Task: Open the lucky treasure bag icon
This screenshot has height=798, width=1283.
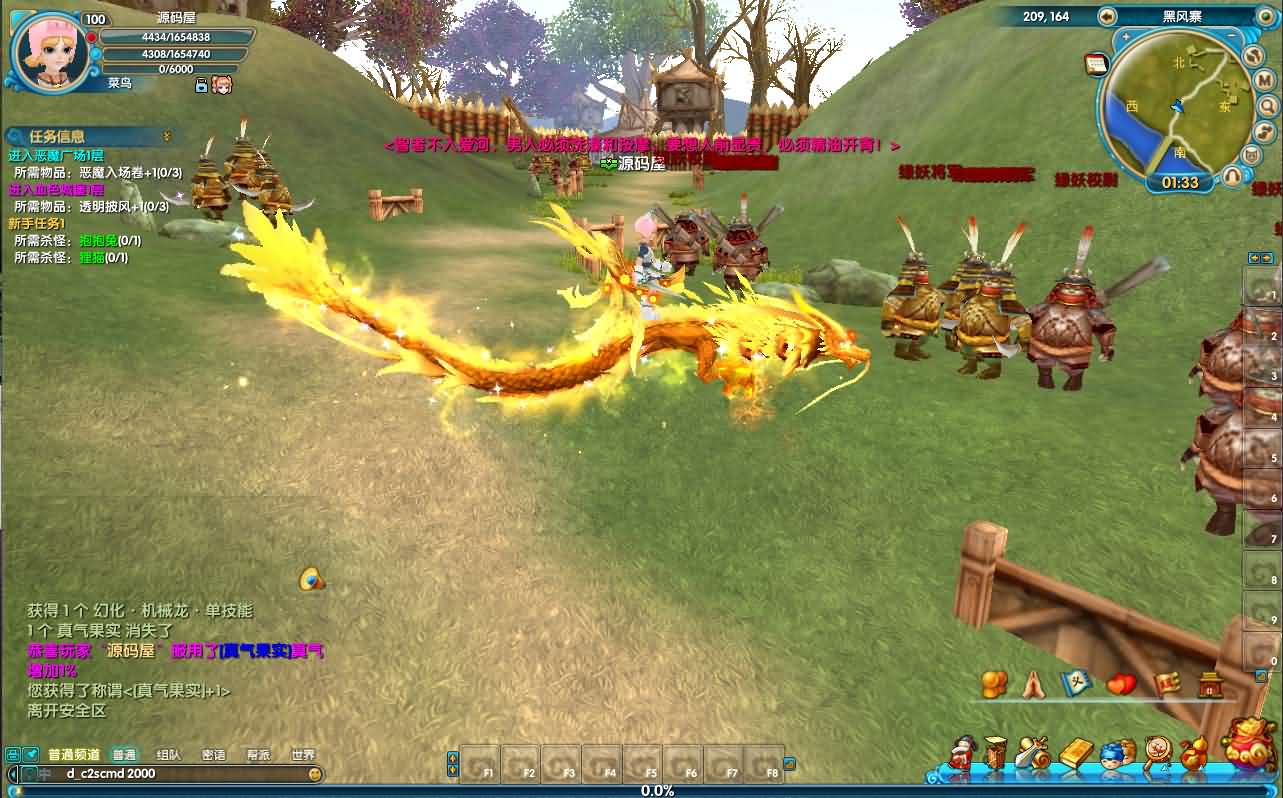Action: 1250,747
